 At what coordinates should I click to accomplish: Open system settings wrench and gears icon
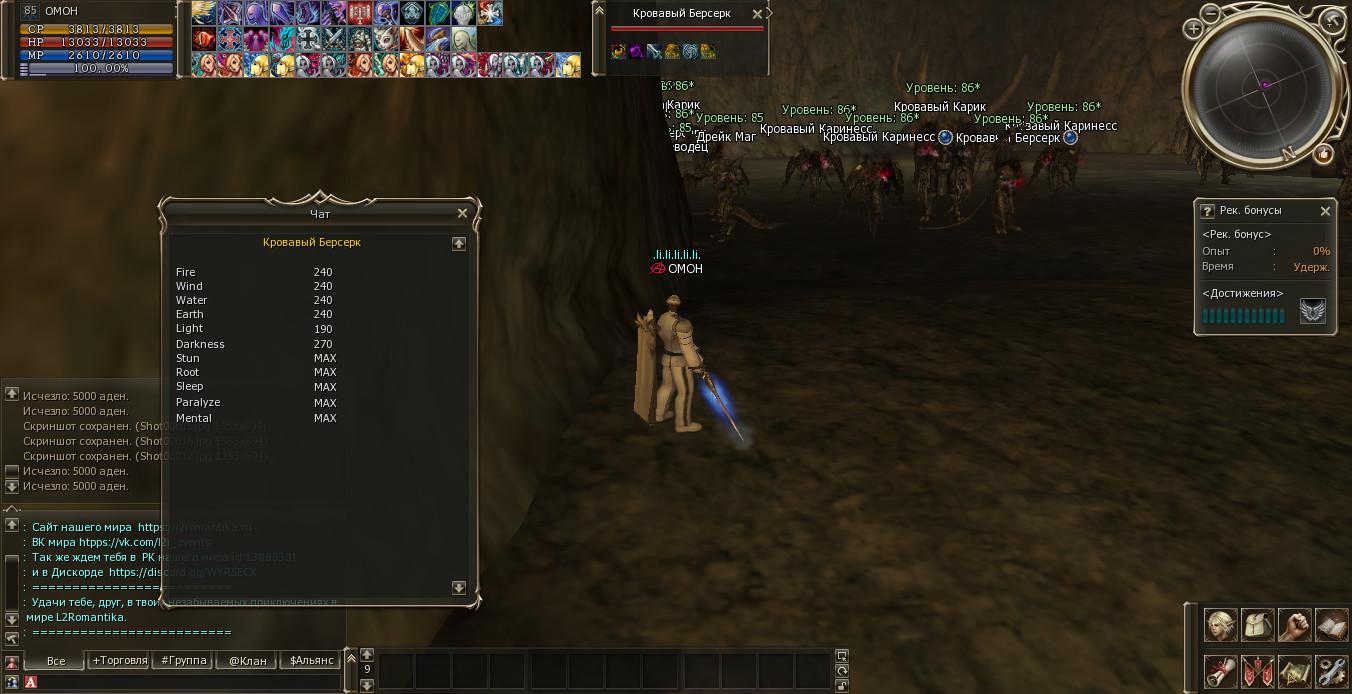click(x=1331, y=670)
